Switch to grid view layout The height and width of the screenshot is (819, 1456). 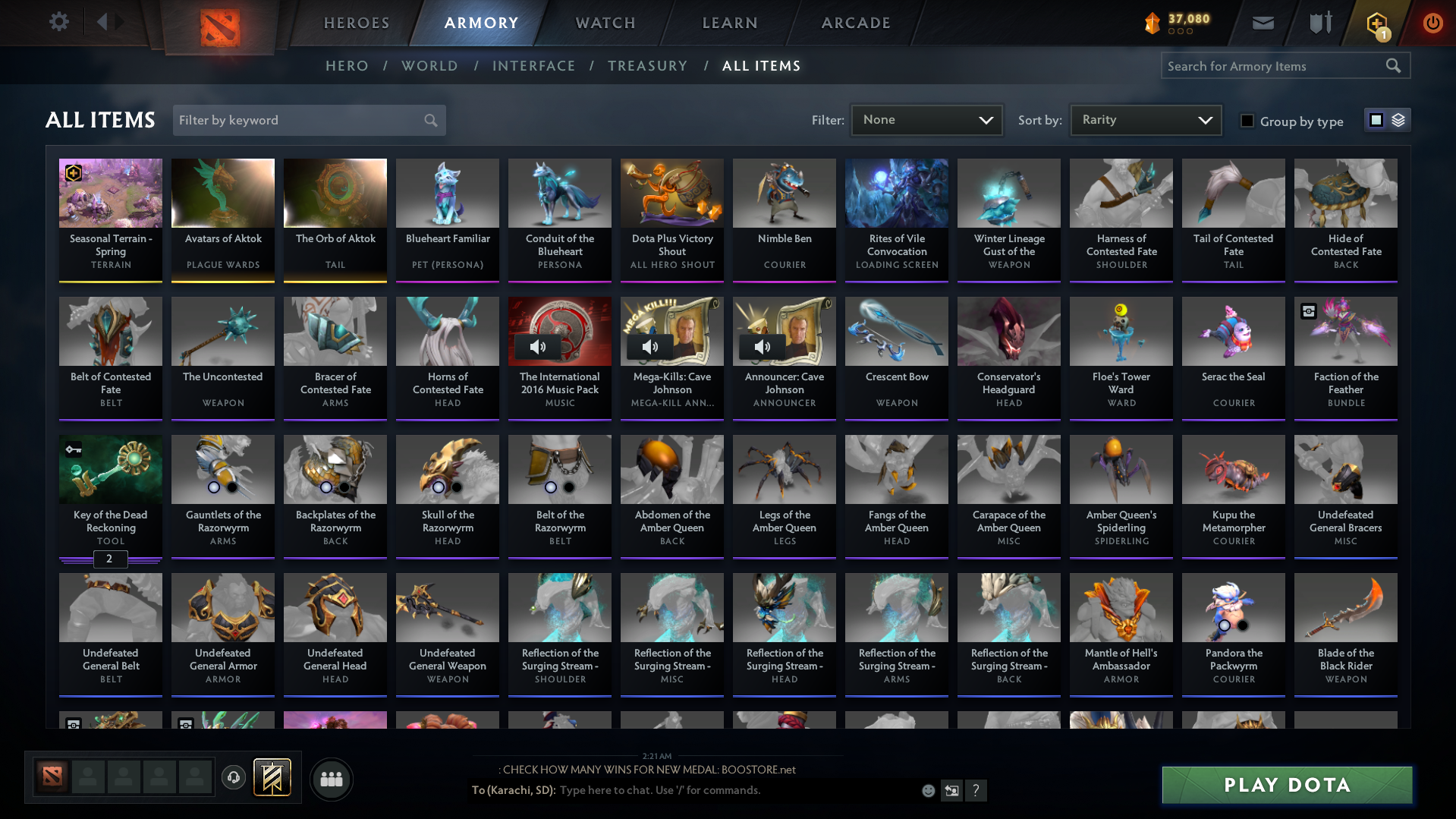coord(1376,119)
